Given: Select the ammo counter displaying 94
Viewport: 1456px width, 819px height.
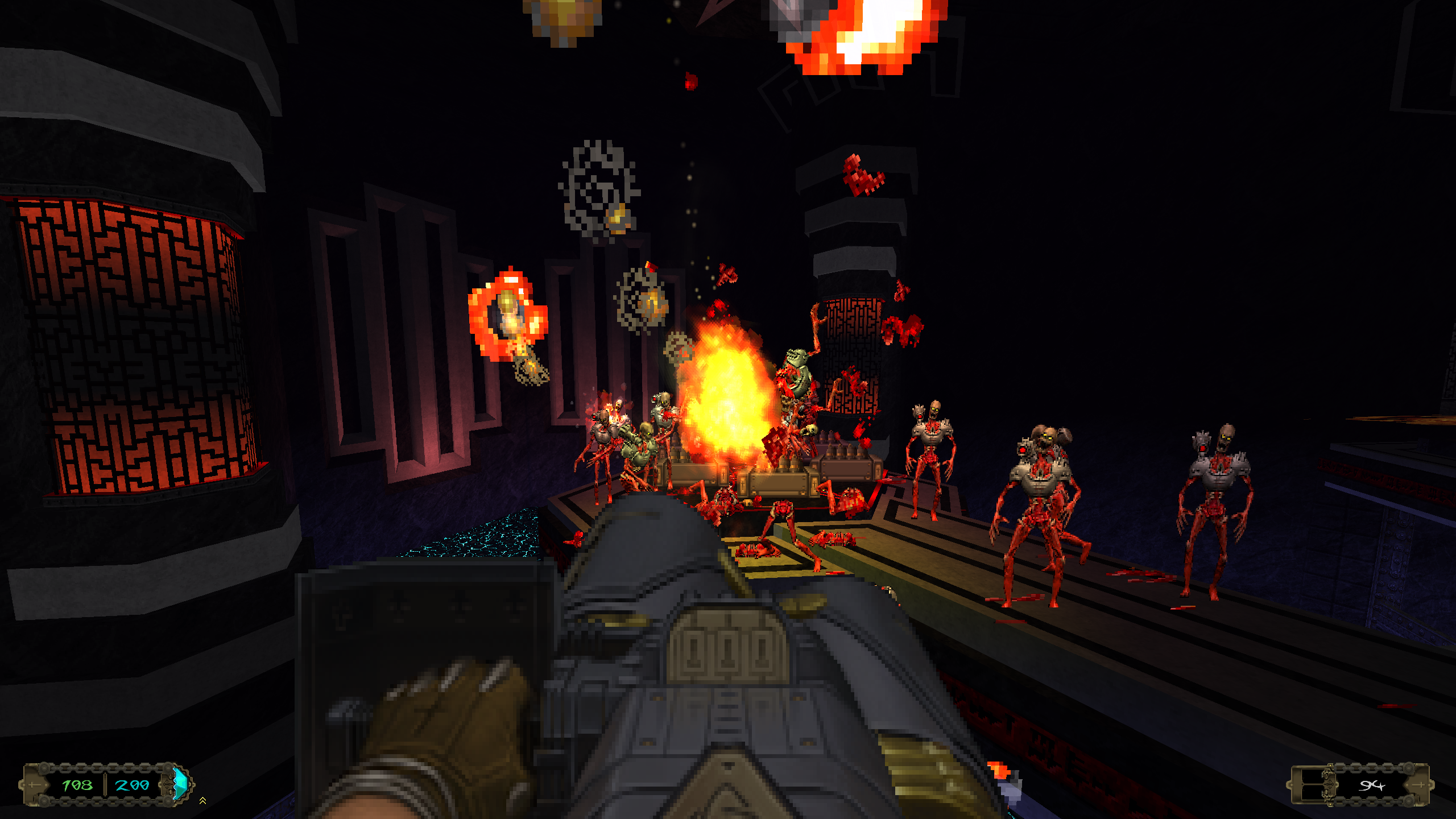Looking at the screenshot, I should click(1371, 785).
